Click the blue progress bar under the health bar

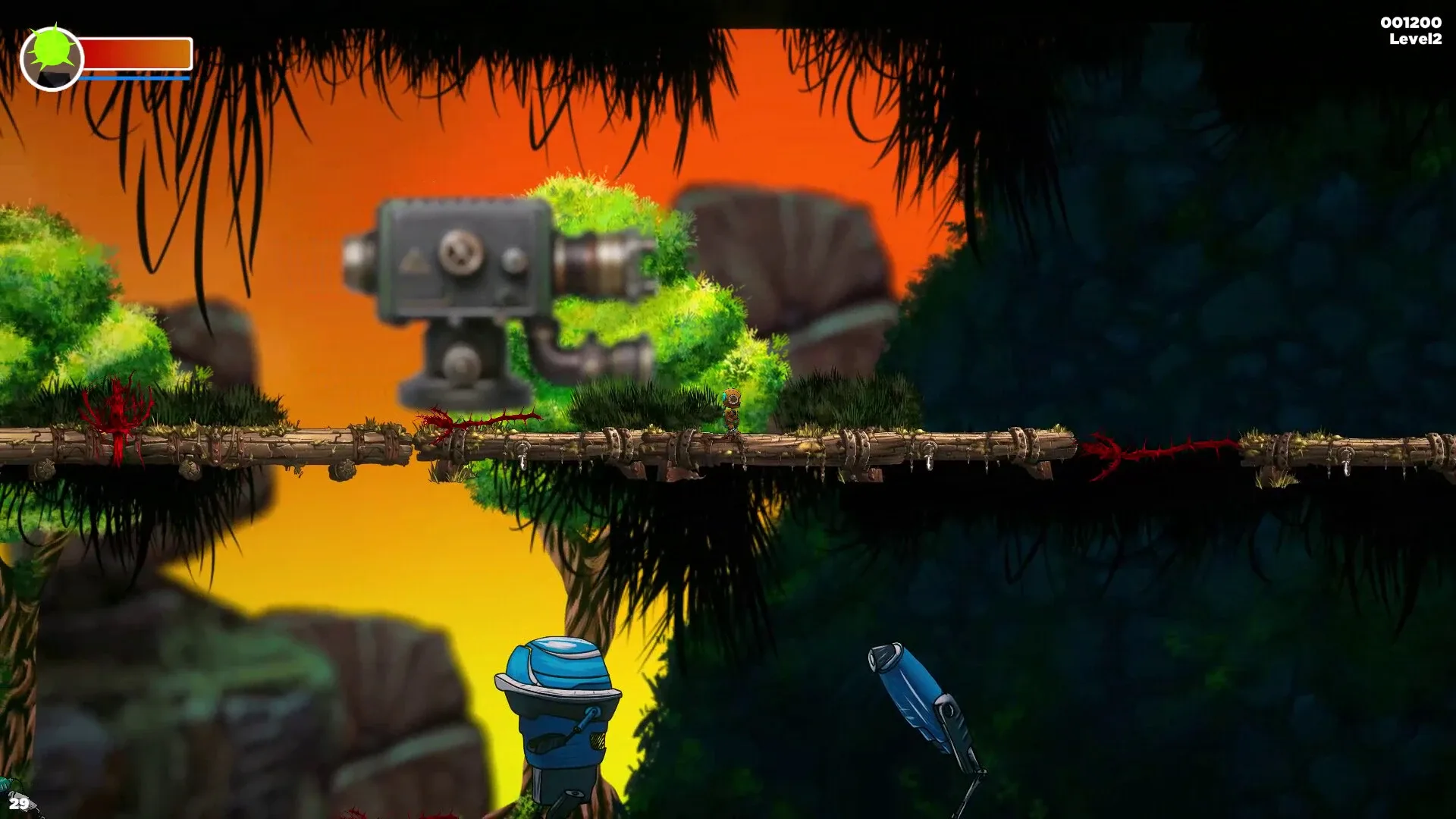click(x=135, y=77)
